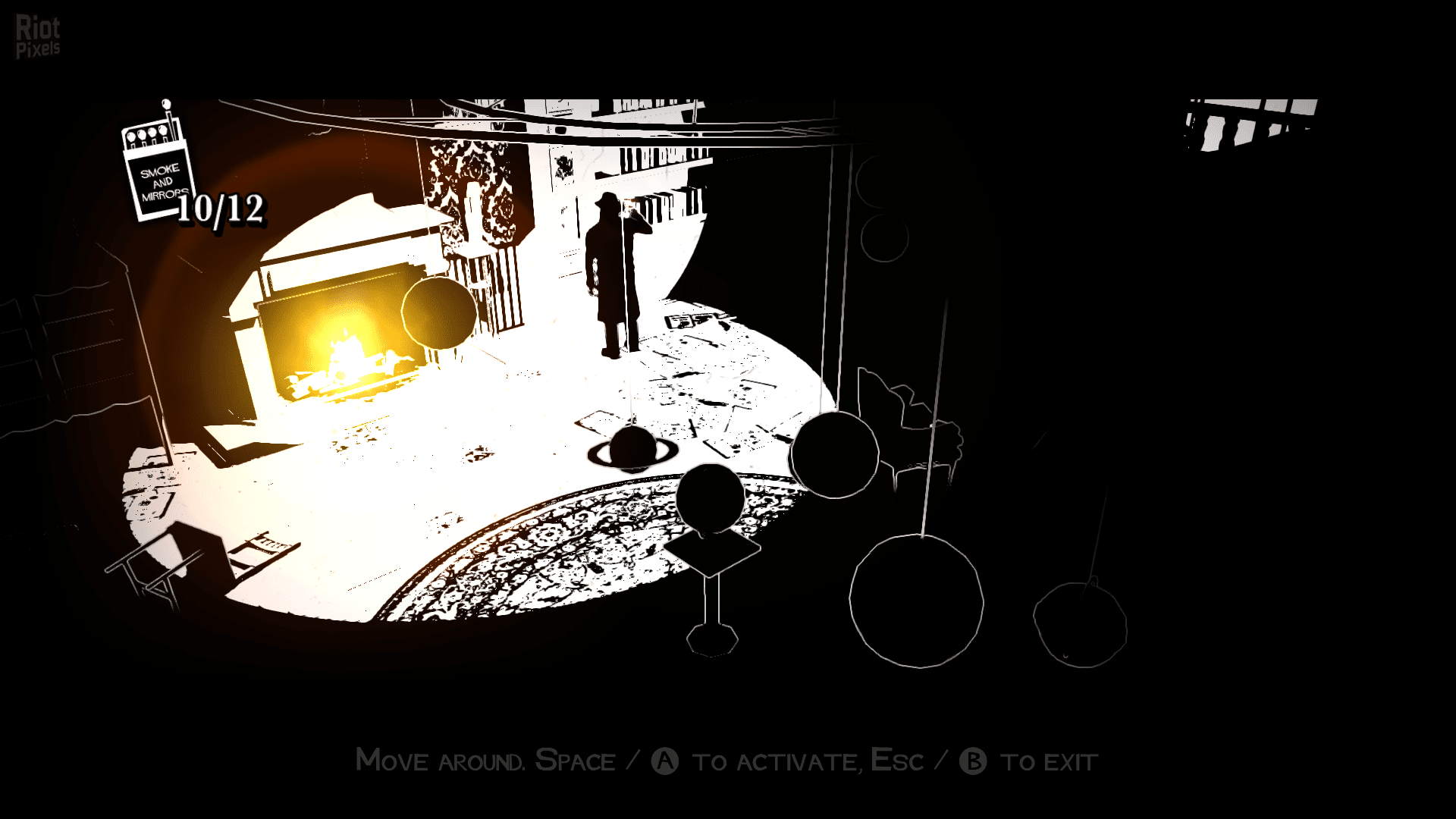Viewport: 1456px width, 819px height.
Task: Click the Smoke and Mirrors matchbox icon
Action: point(158,173)
